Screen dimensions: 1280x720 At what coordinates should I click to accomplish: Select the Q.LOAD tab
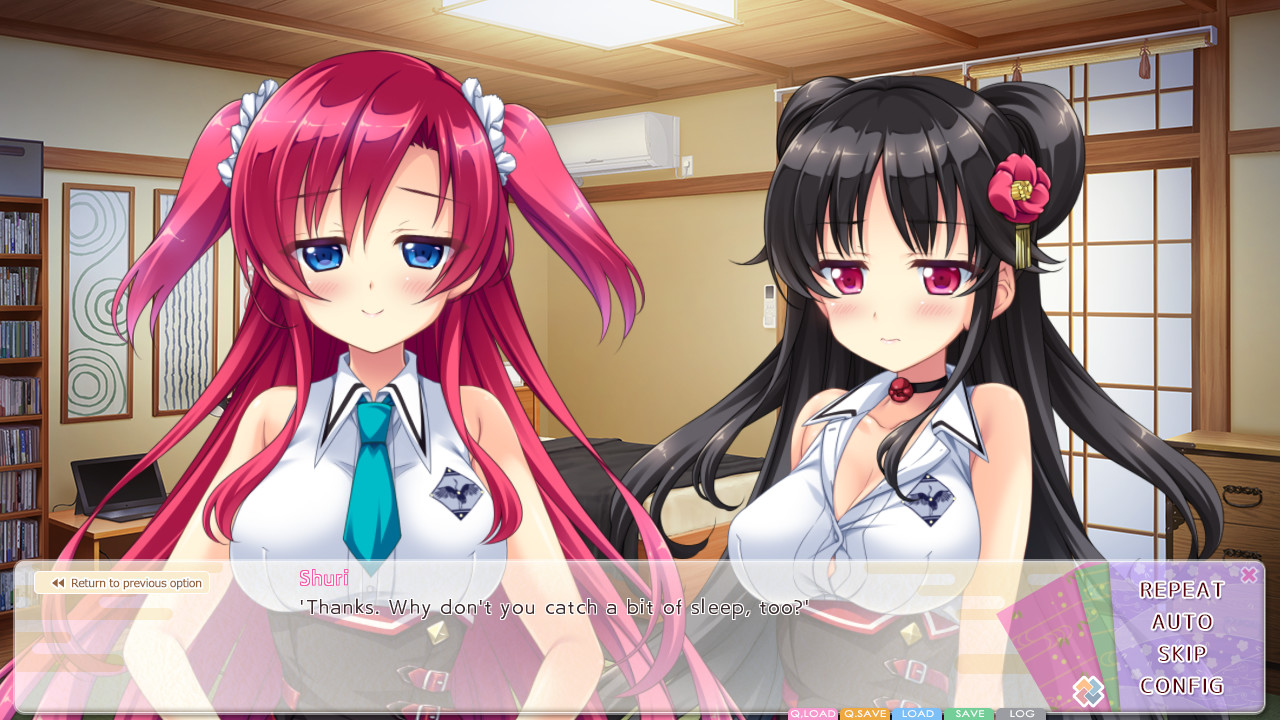813,713
